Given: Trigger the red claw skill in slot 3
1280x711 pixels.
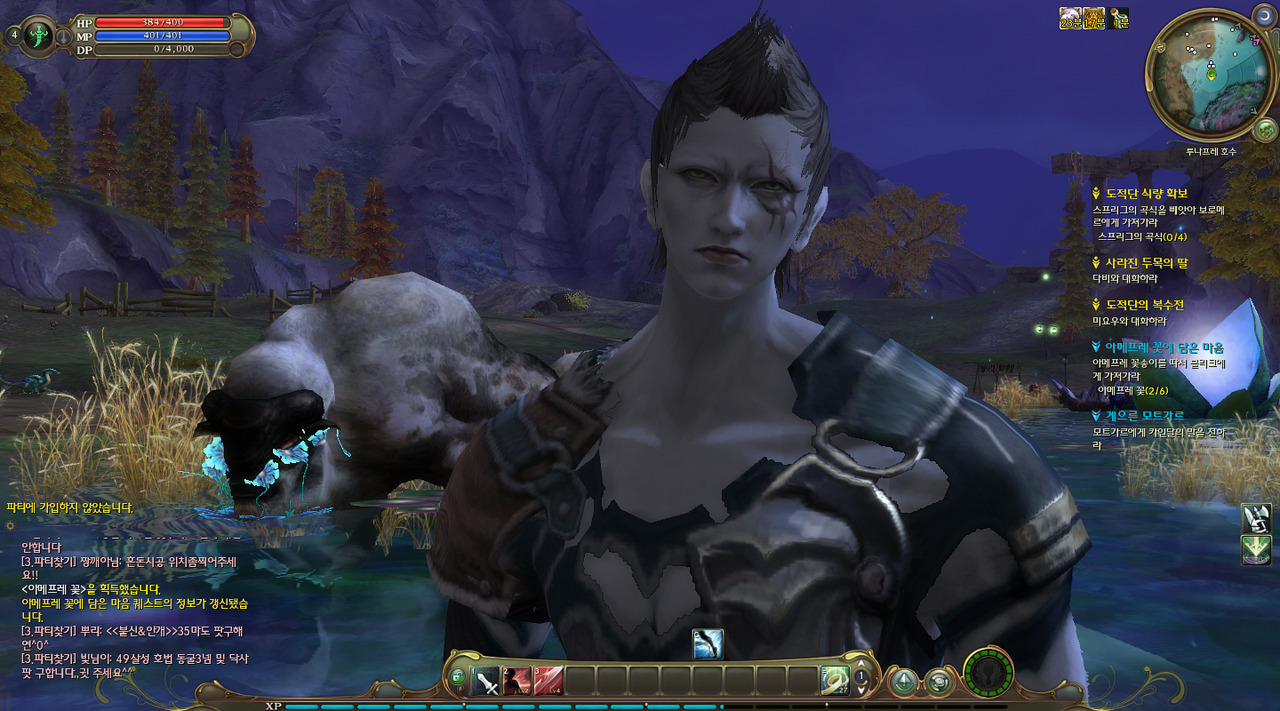Looking at the screenshot, I should click(548, 681).
